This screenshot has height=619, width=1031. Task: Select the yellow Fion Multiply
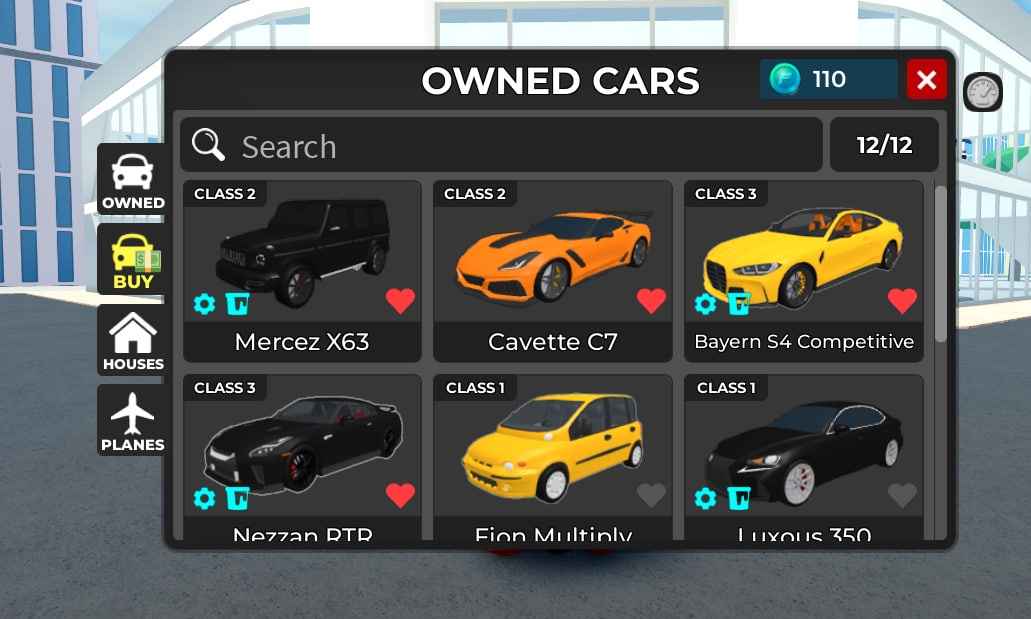point(552,445)
